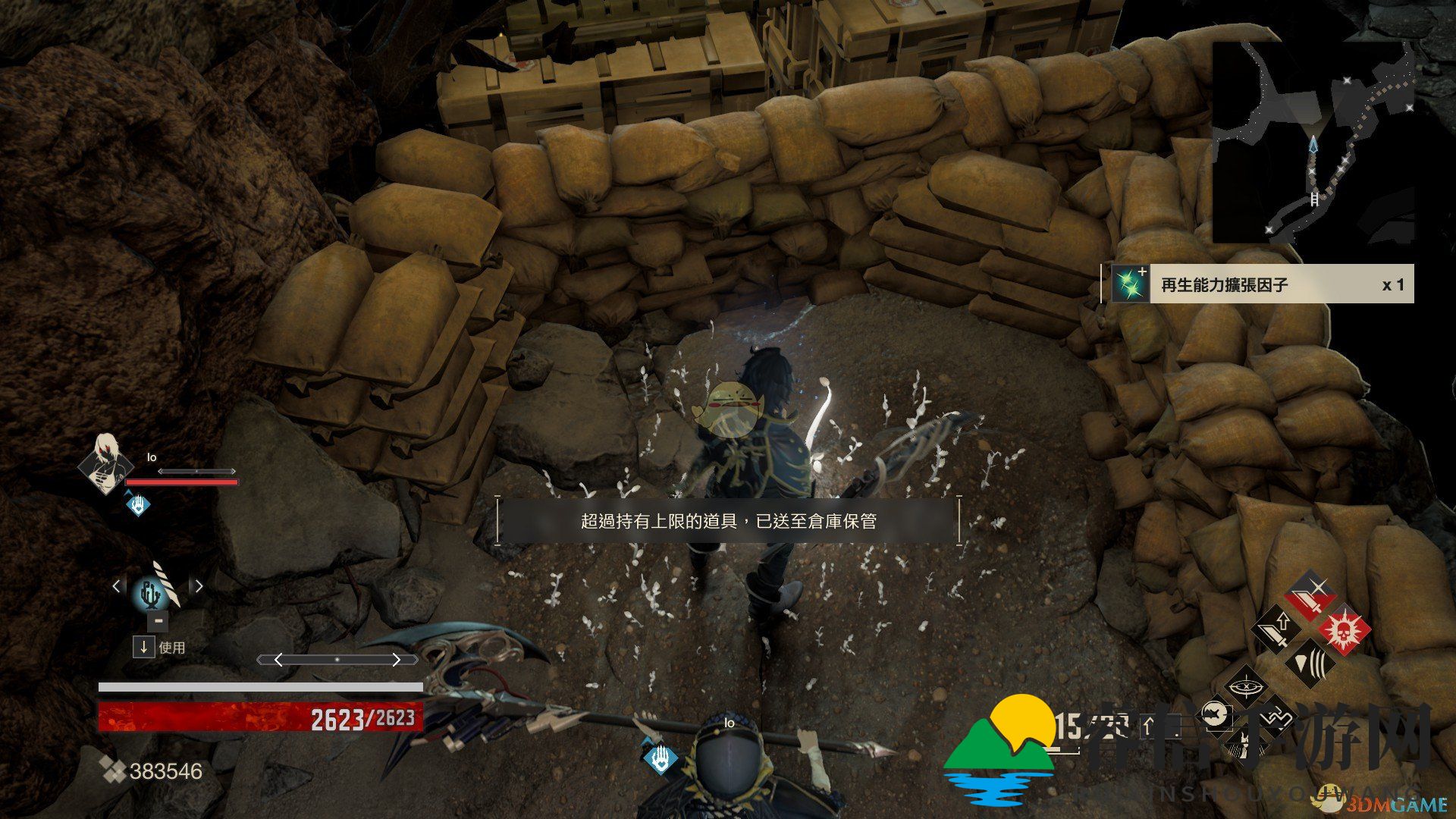
Task: Switch to next quick item with right arrow
Action: point(199,585)
